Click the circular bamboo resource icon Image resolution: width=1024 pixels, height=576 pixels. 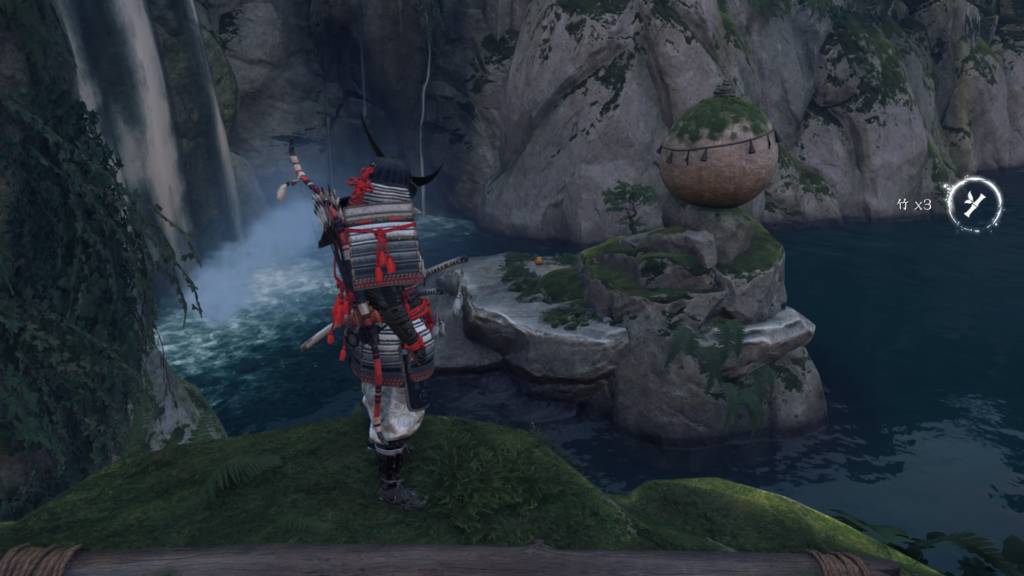coord(974,204)
